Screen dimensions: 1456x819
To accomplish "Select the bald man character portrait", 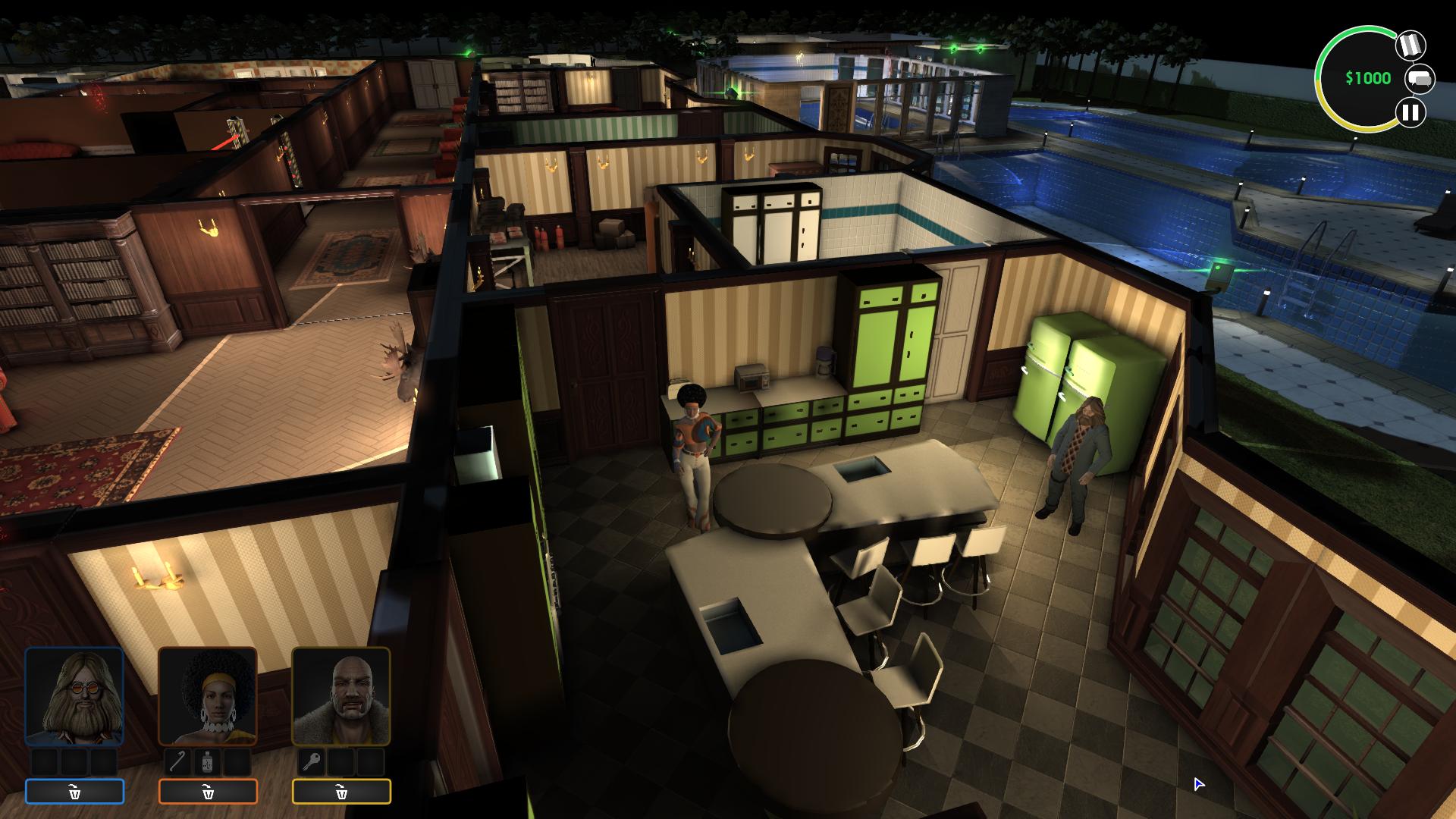I will click(341, 696).
